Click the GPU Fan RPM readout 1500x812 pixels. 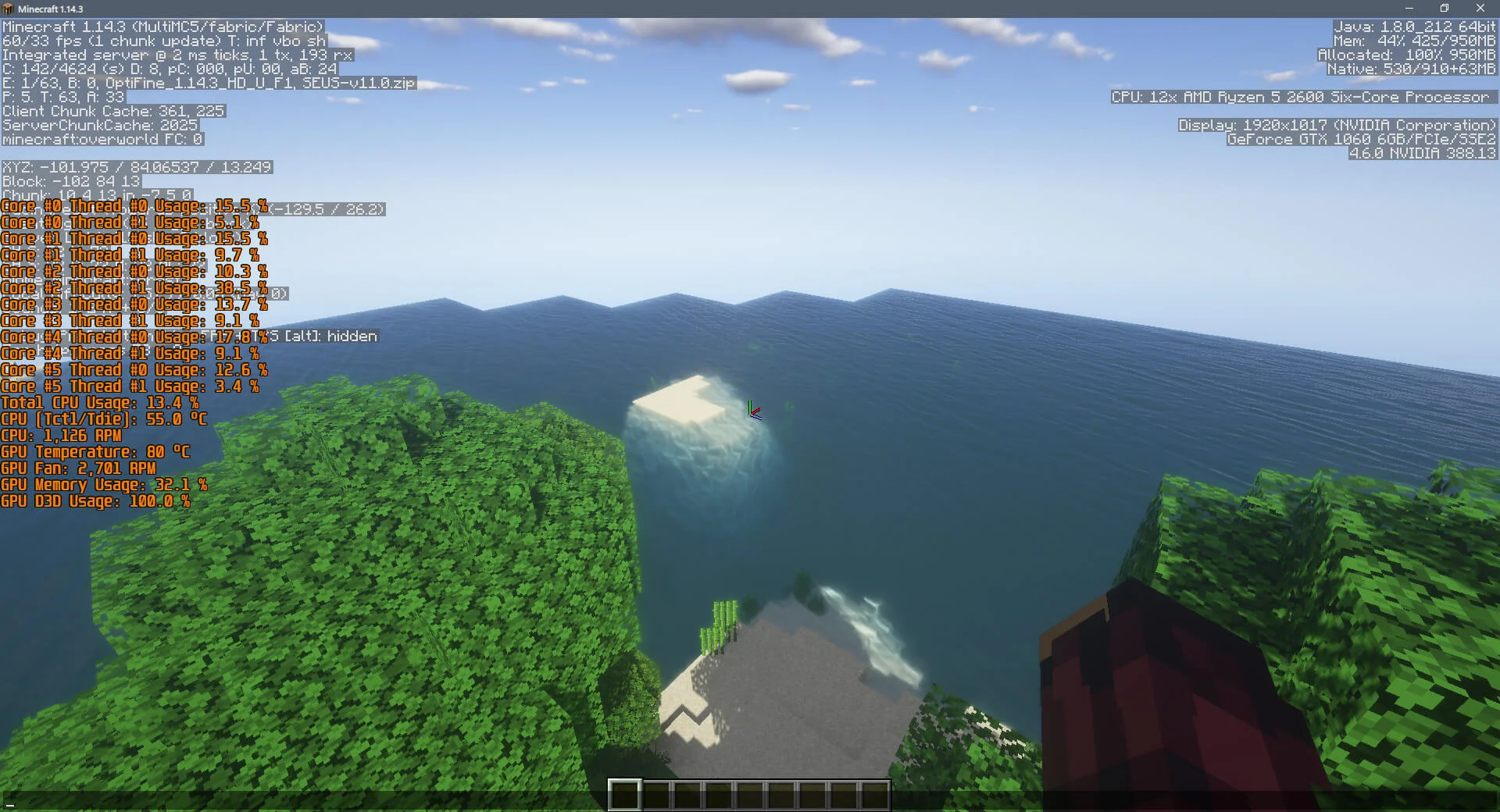78,468
